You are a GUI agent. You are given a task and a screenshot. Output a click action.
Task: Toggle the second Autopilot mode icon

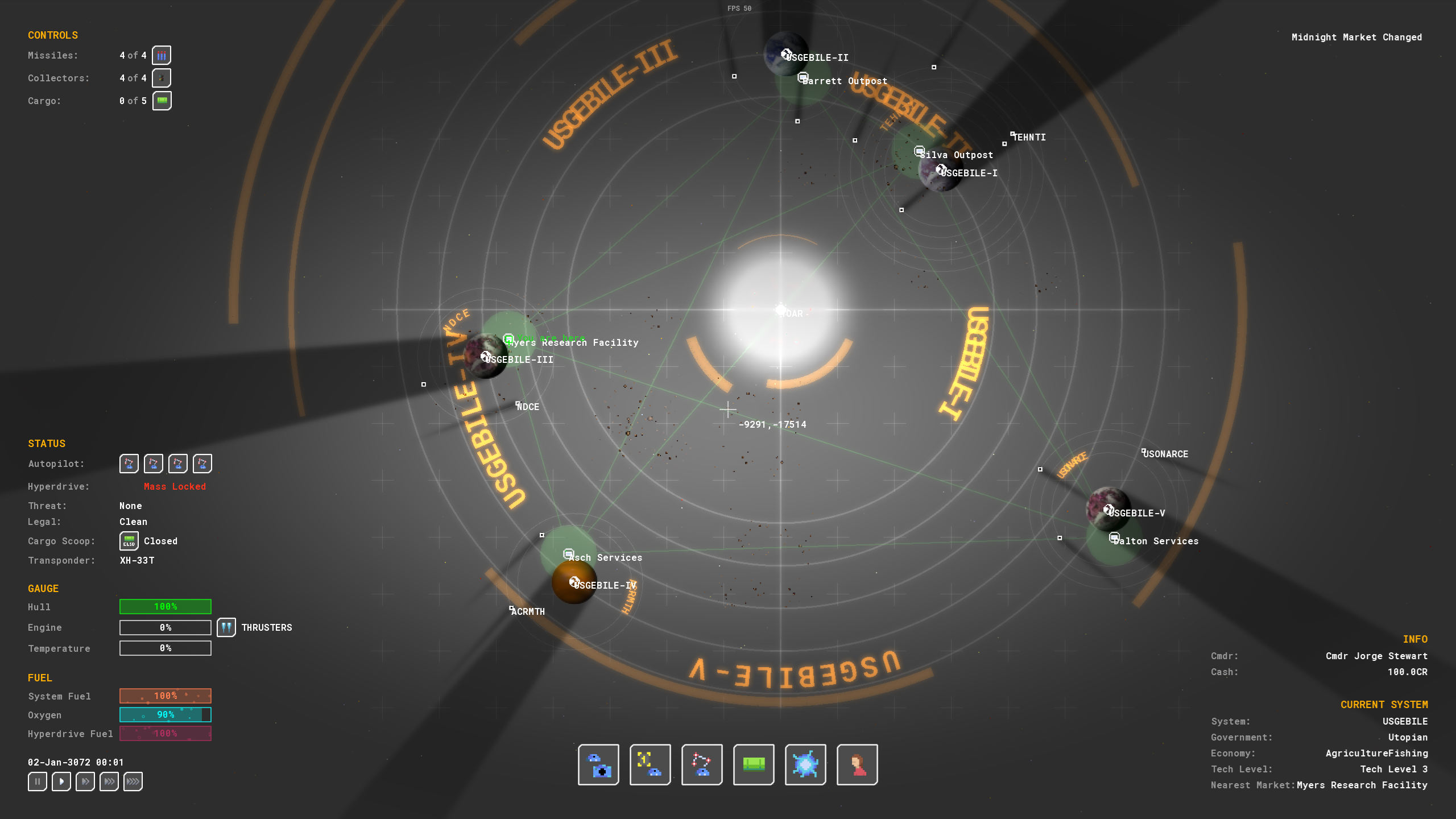(152, 463)
